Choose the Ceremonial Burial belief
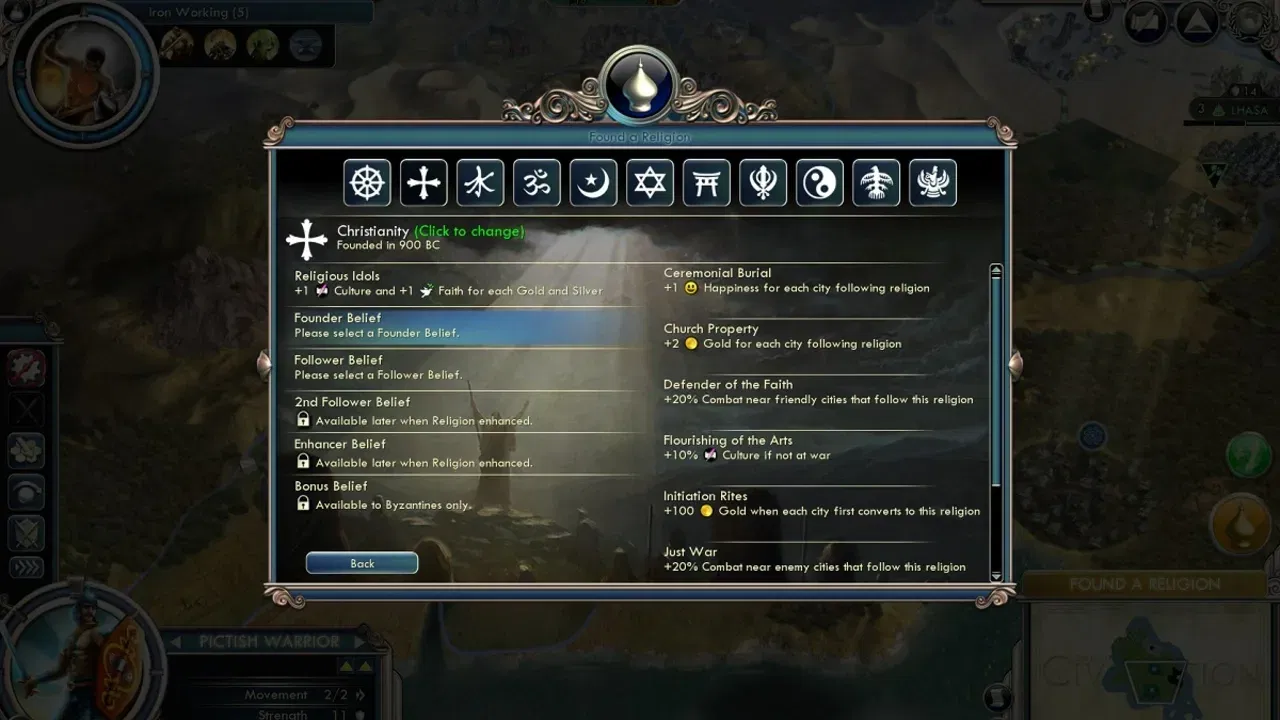1280x720 pixels. (x=820, y=280)
